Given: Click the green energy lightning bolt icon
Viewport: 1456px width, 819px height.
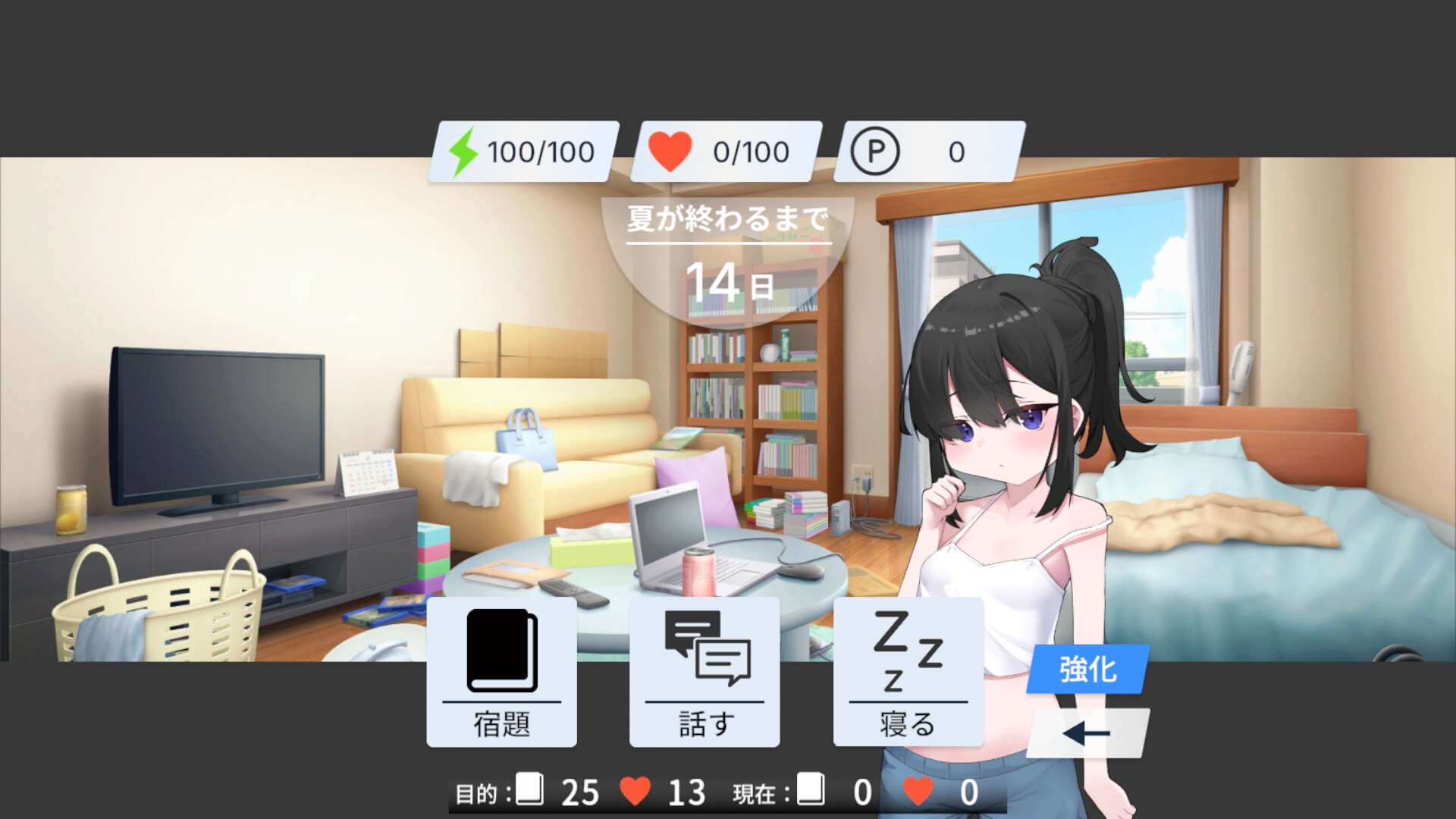Looking at the screenshot, I should point(464,150).
